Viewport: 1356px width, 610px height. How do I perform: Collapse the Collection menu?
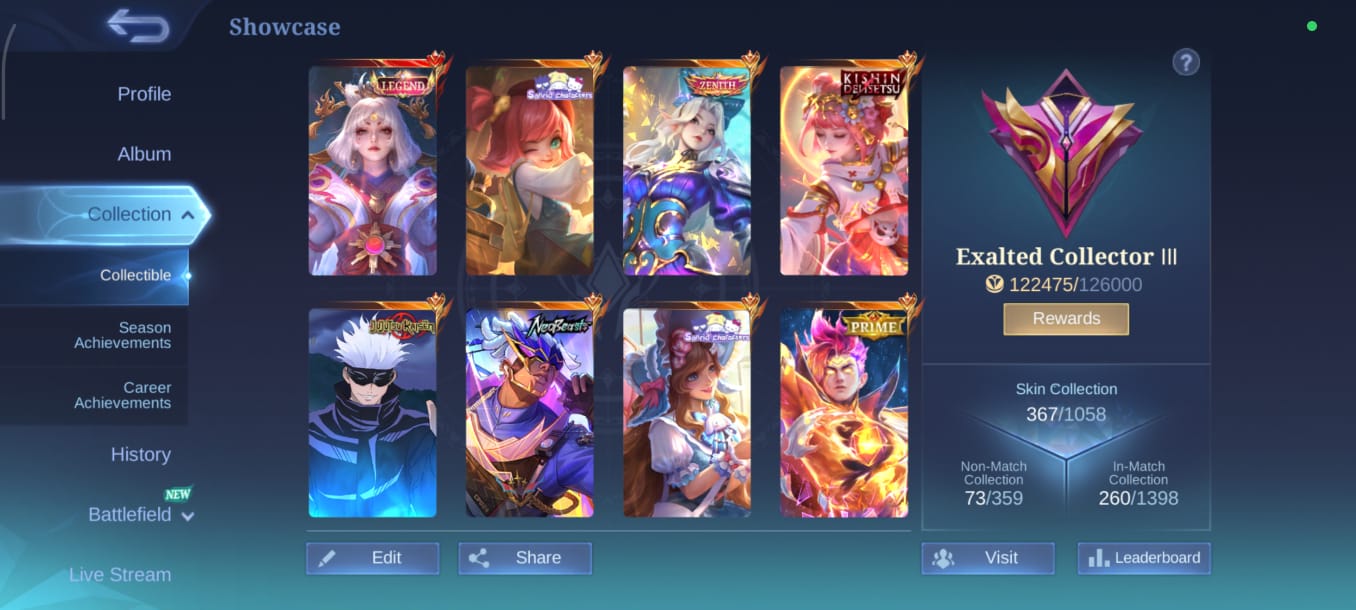point(188,215)
